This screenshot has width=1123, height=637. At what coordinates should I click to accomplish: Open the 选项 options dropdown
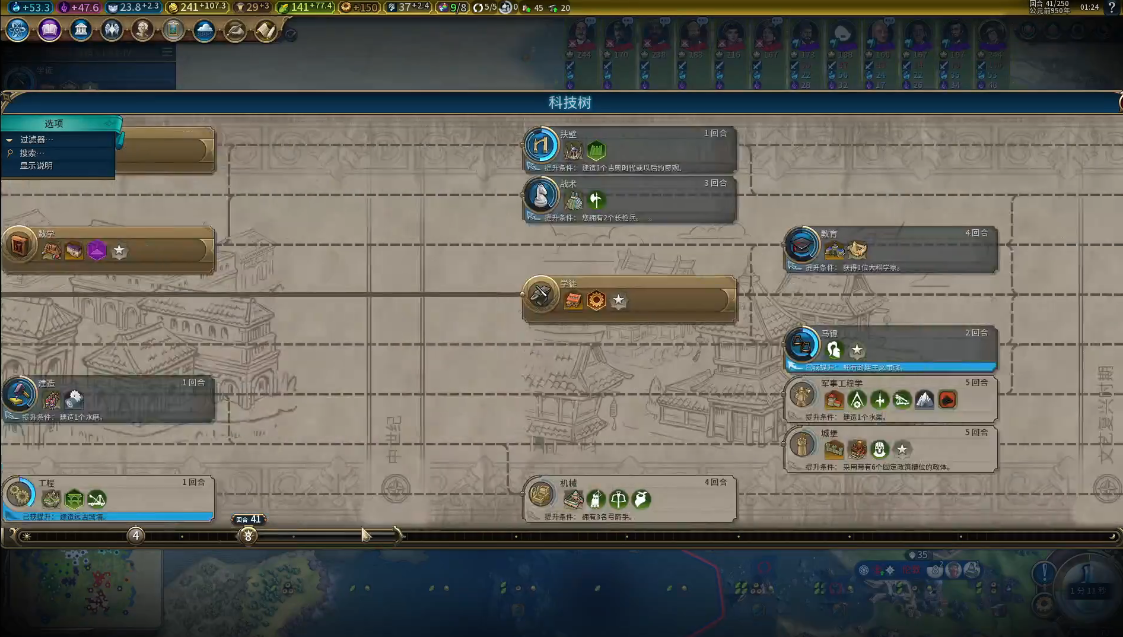[55, 124]
